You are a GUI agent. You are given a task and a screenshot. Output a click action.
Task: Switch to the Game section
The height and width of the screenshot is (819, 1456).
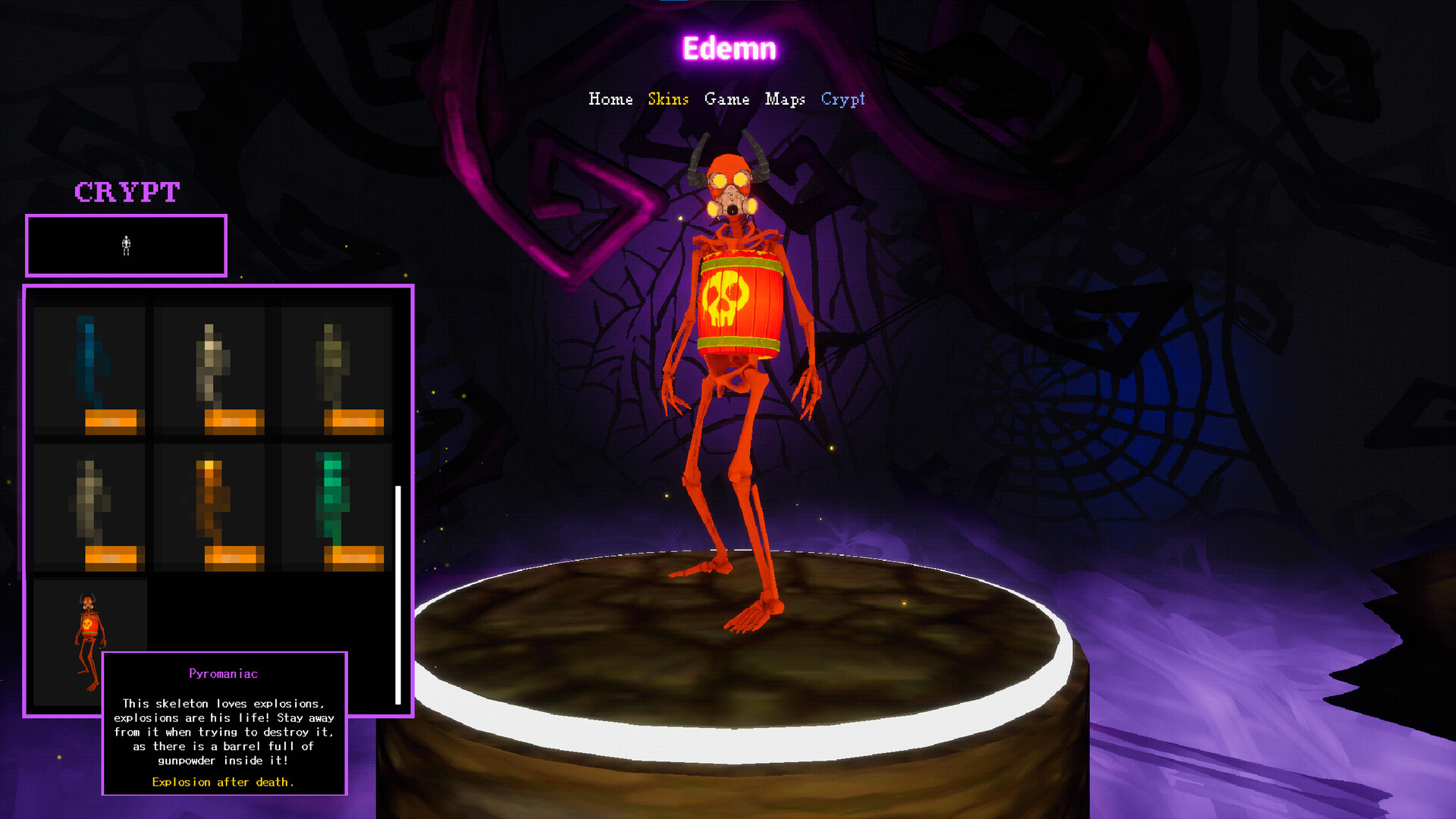[727, 99]
